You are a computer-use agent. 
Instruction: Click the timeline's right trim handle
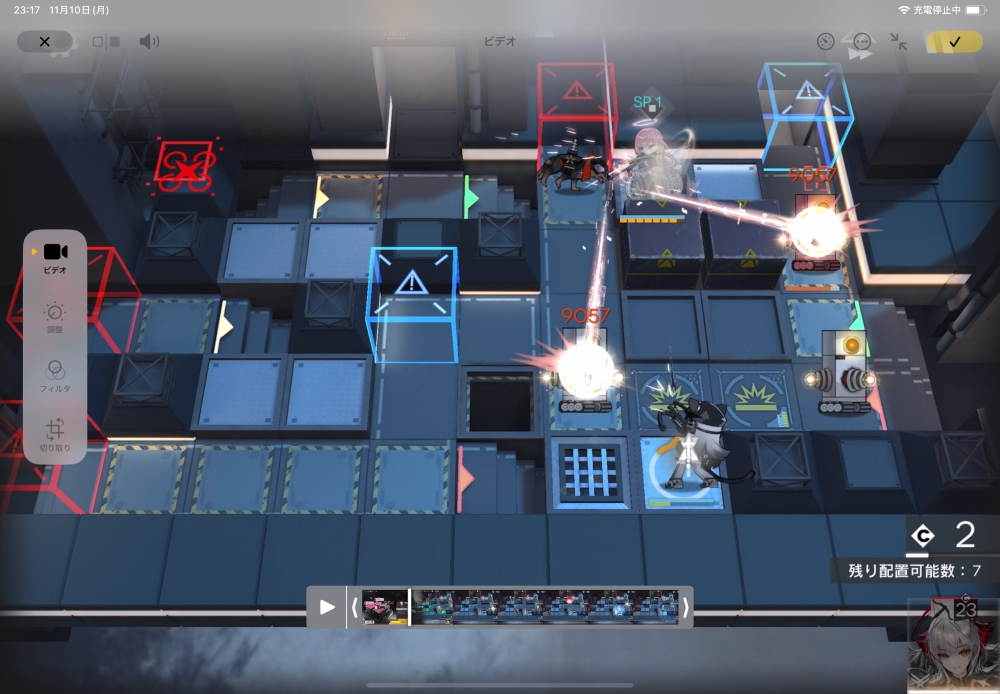click(686, 607)
